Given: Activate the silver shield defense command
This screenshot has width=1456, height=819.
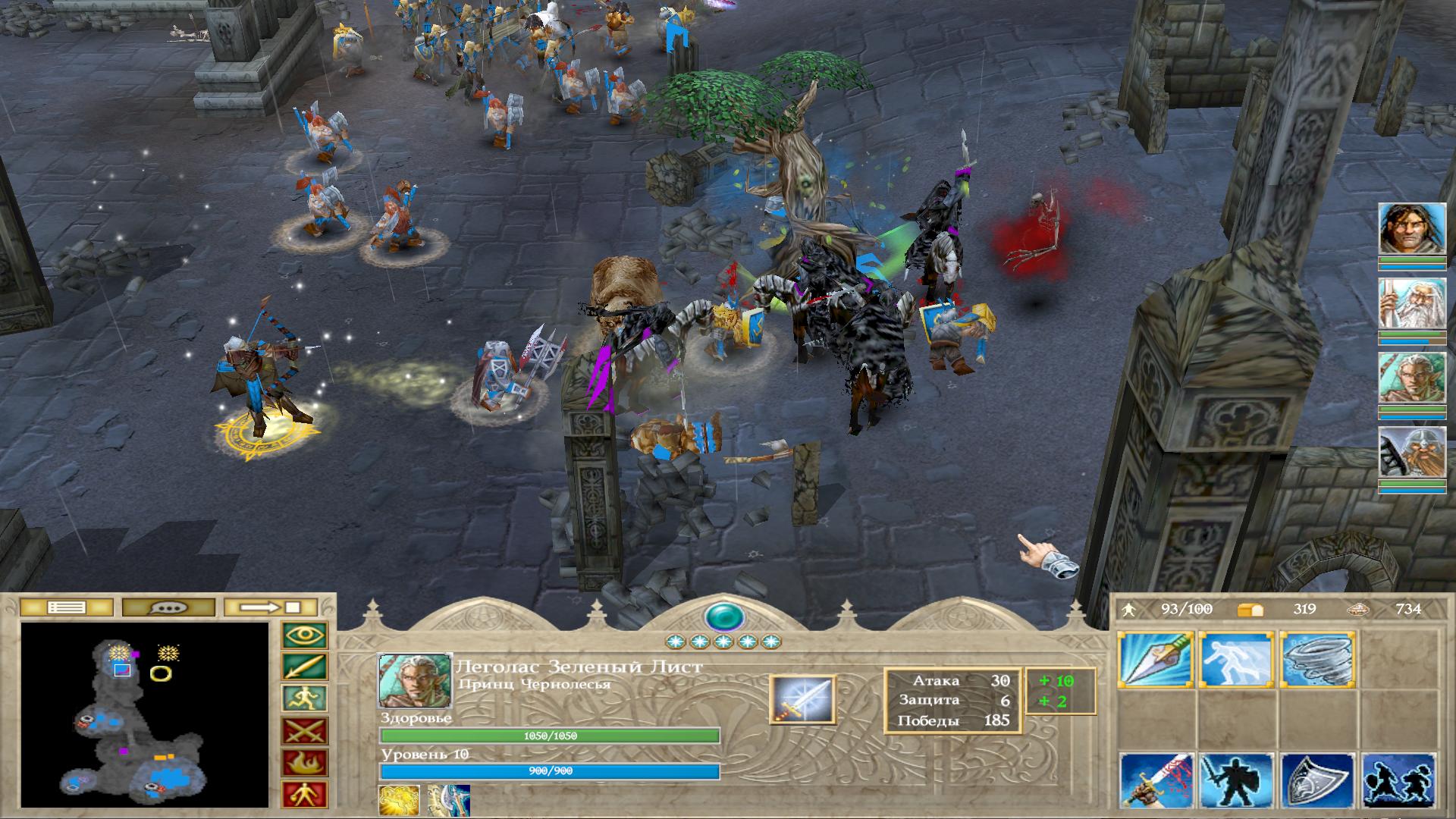Looking at the screenshot, I should click(1319, 781).
